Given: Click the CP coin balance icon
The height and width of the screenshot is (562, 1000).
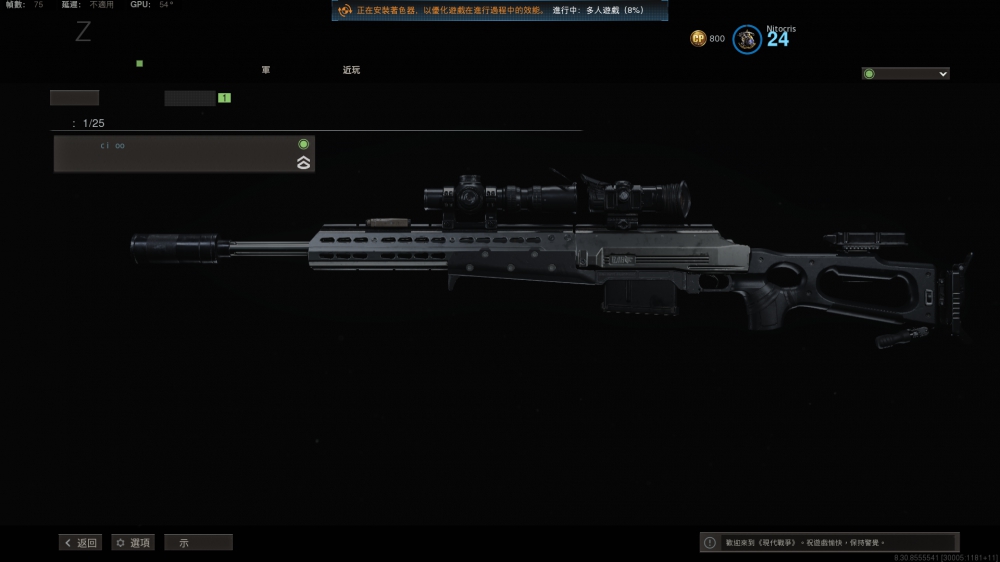Looking at the screenshot, I should click(x=698, y=39).
